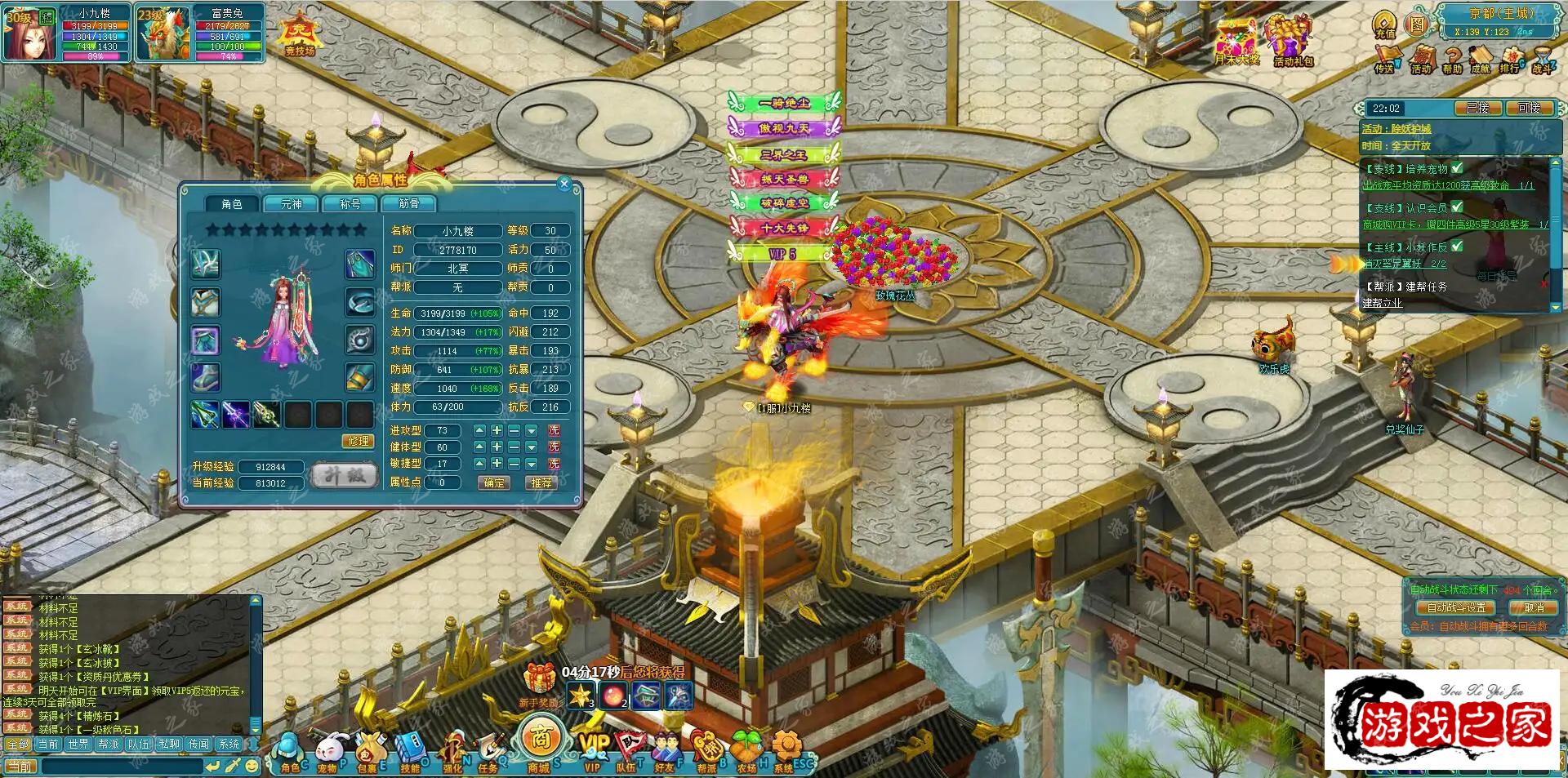Screen dimensions: 1568x778
Task: Show 可接 available quests list
Action: click(x=1529, y=108)
